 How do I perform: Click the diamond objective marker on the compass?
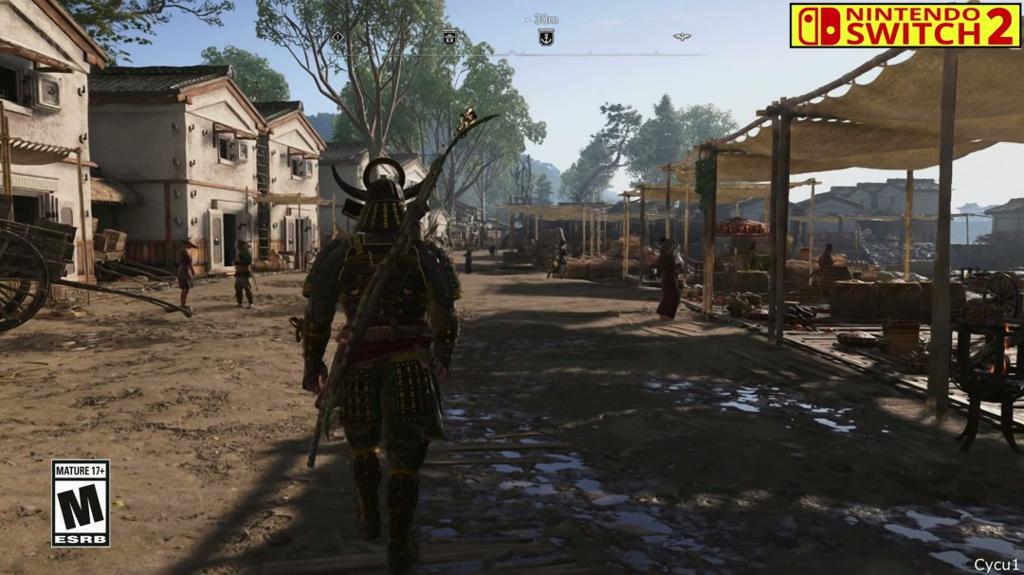coord(337,37)
